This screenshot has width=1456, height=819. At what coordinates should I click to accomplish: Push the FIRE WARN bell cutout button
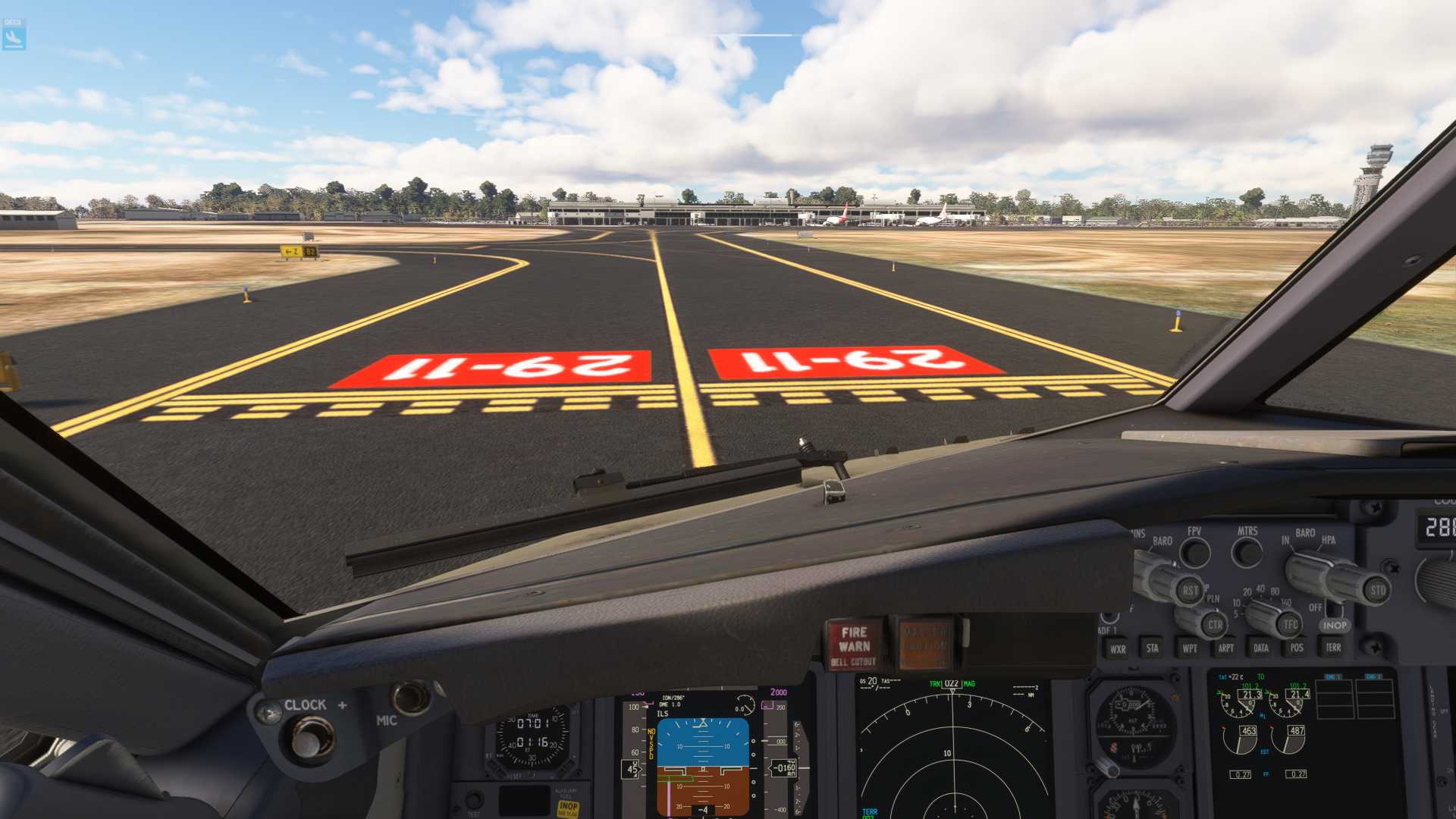[x=854, y=645]
